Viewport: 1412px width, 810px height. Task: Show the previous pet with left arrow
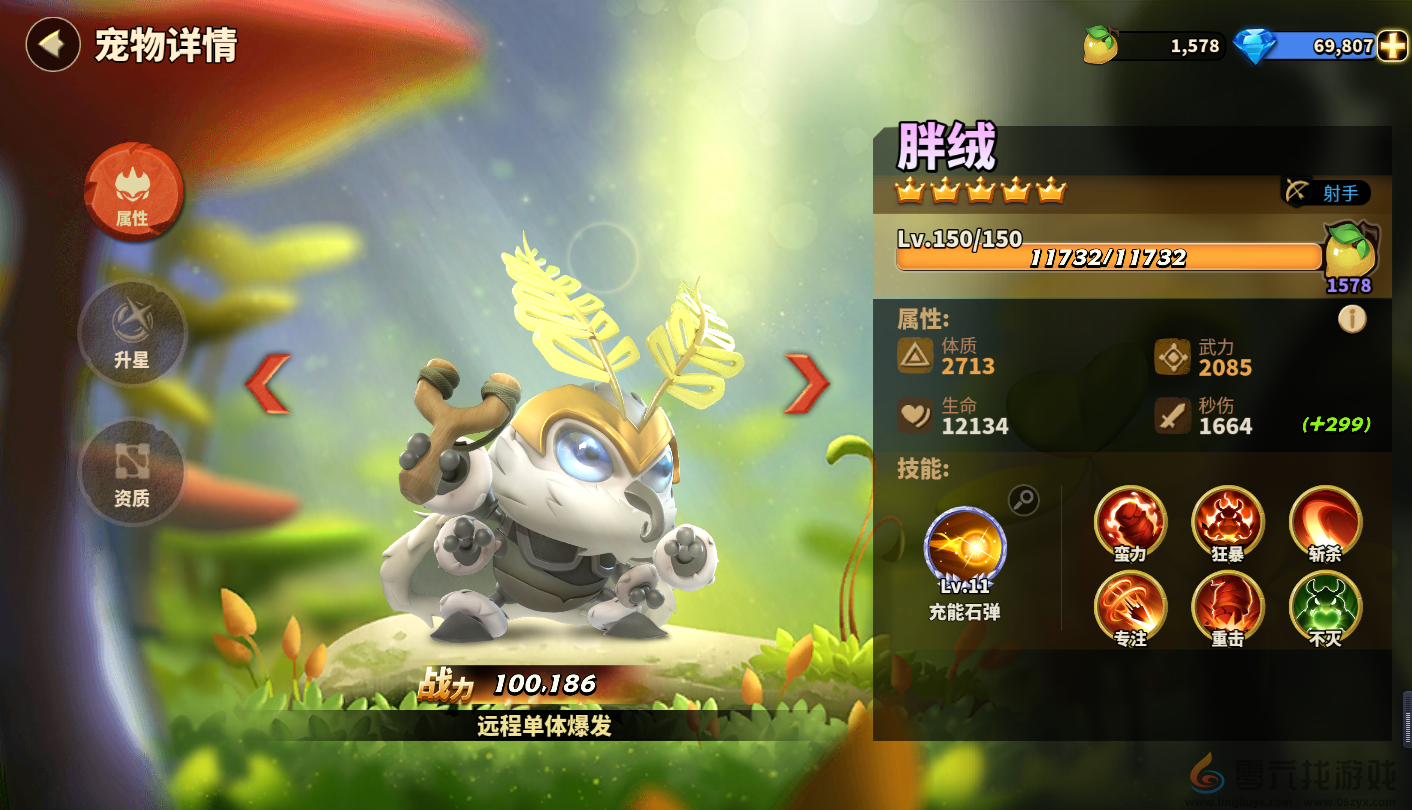(268, 384)
